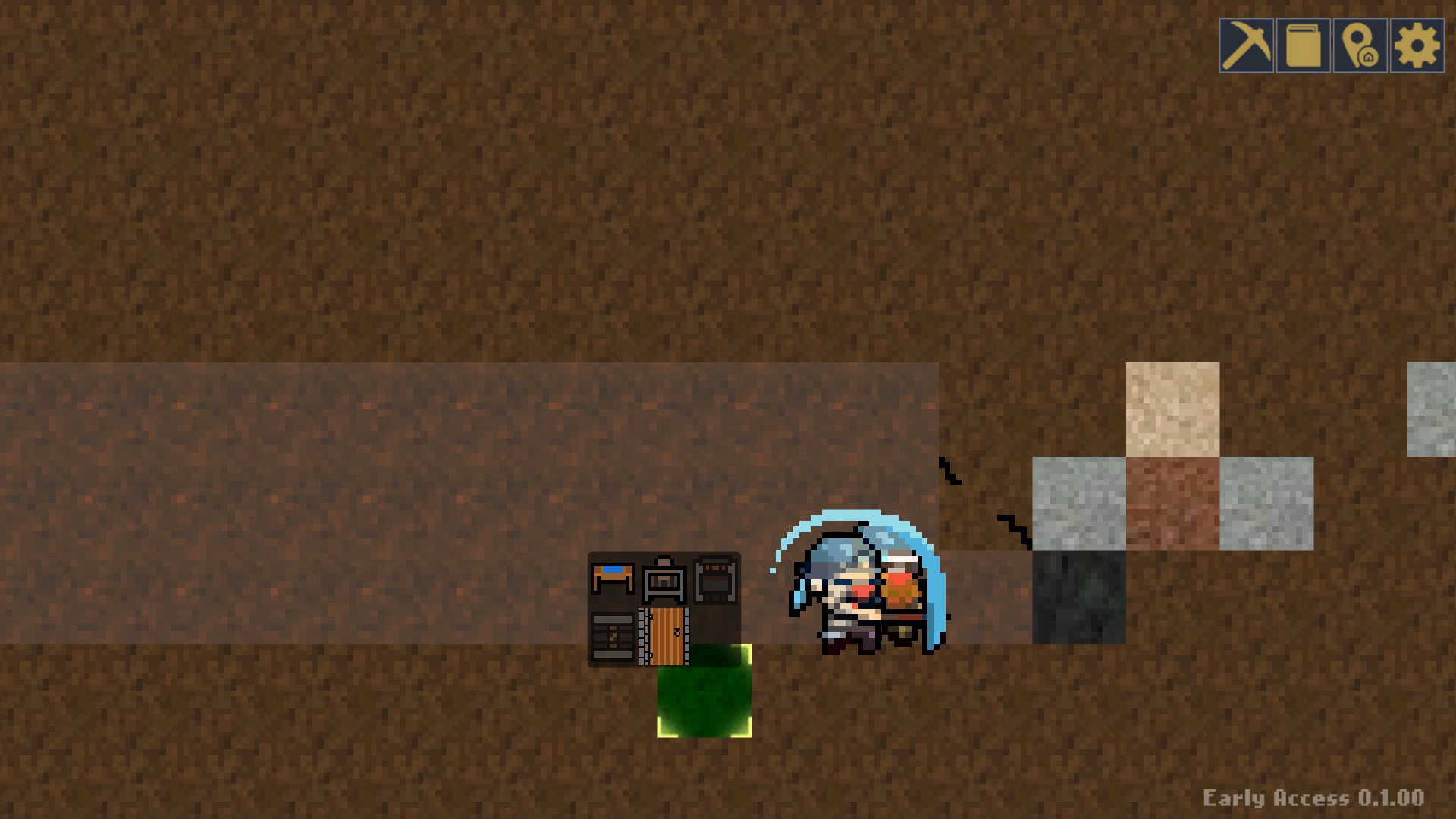Click the cracked dirt tile above the stone blocks

986,485
